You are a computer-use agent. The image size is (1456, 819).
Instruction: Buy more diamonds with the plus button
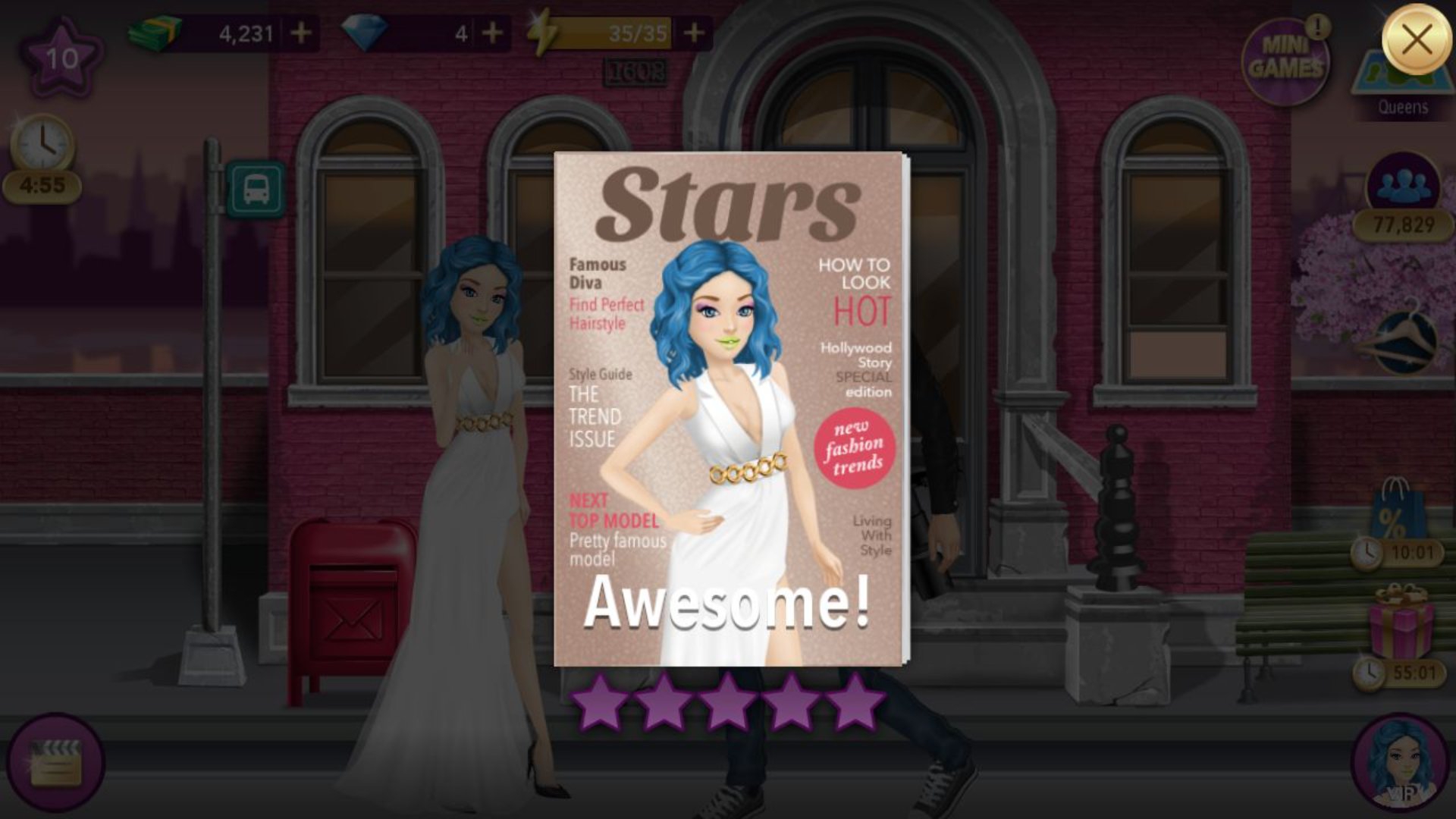(x=492, y=33)
